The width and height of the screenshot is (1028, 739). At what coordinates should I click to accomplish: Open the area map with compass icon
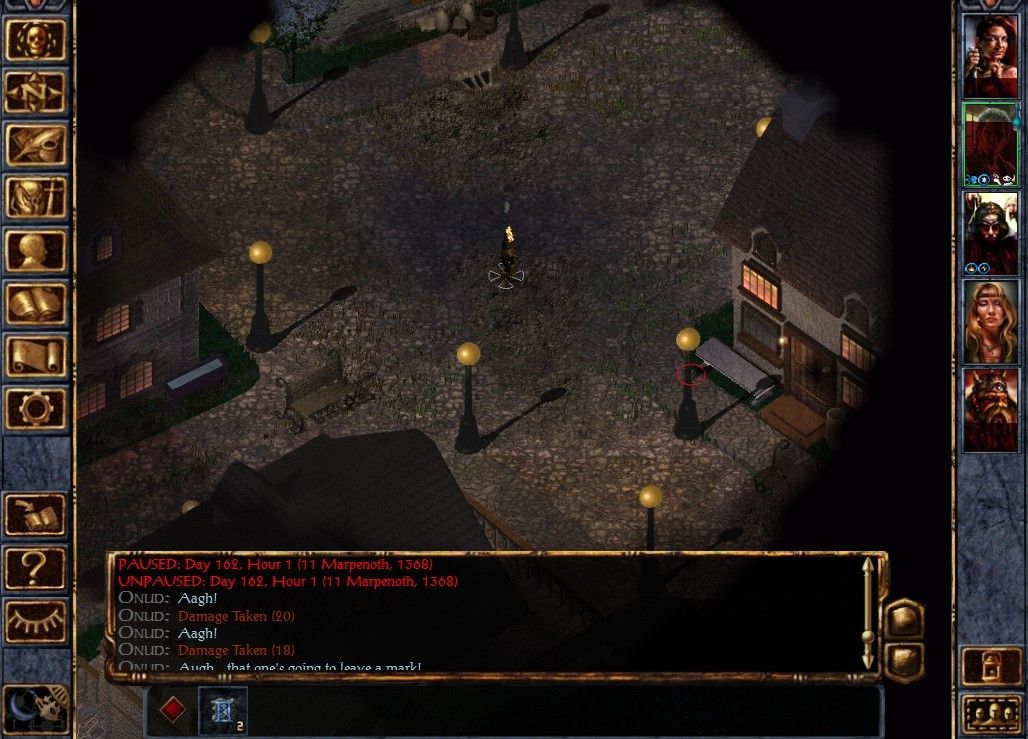coord(36,93)
